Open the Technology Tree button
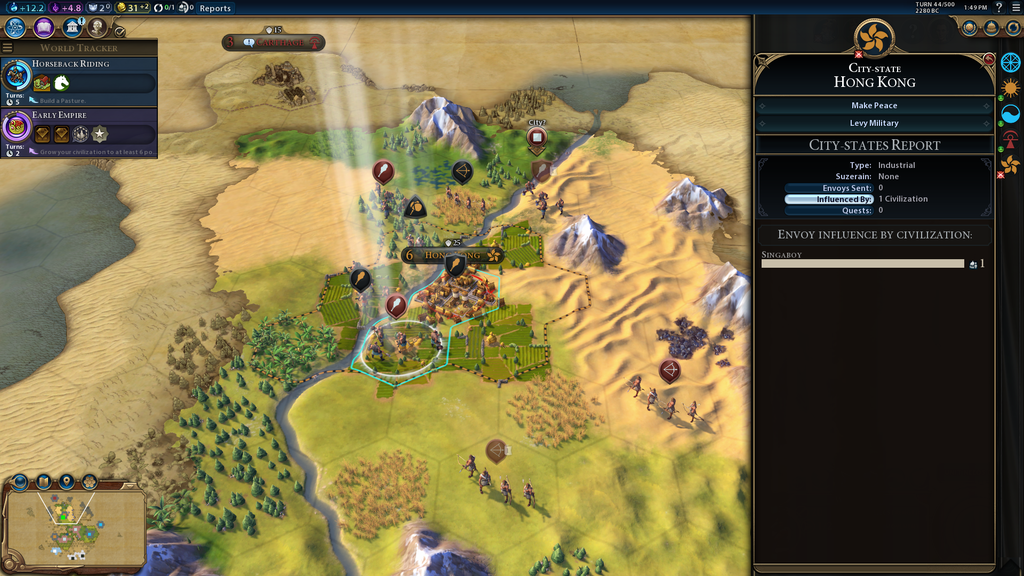This screenshot has width=1024, height=576. pyautogui.click(x=16, y=28)
